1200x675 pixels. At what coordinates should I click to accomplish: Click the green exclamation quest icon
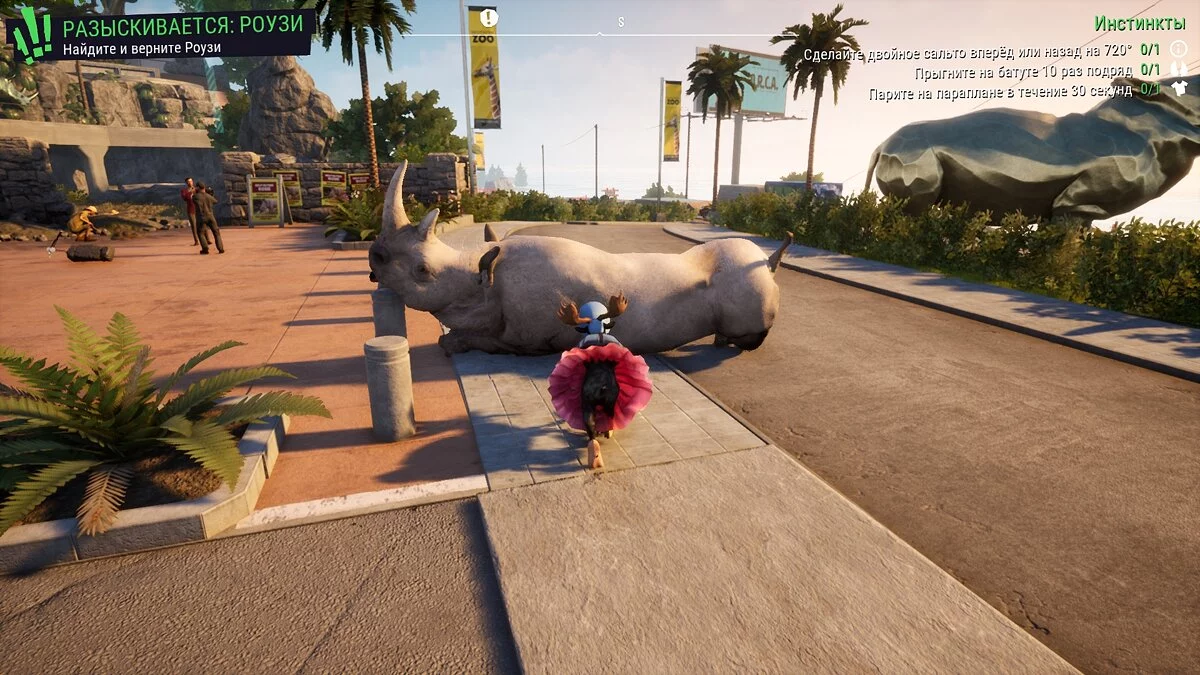pyautogui.click(x=32, y=35)
